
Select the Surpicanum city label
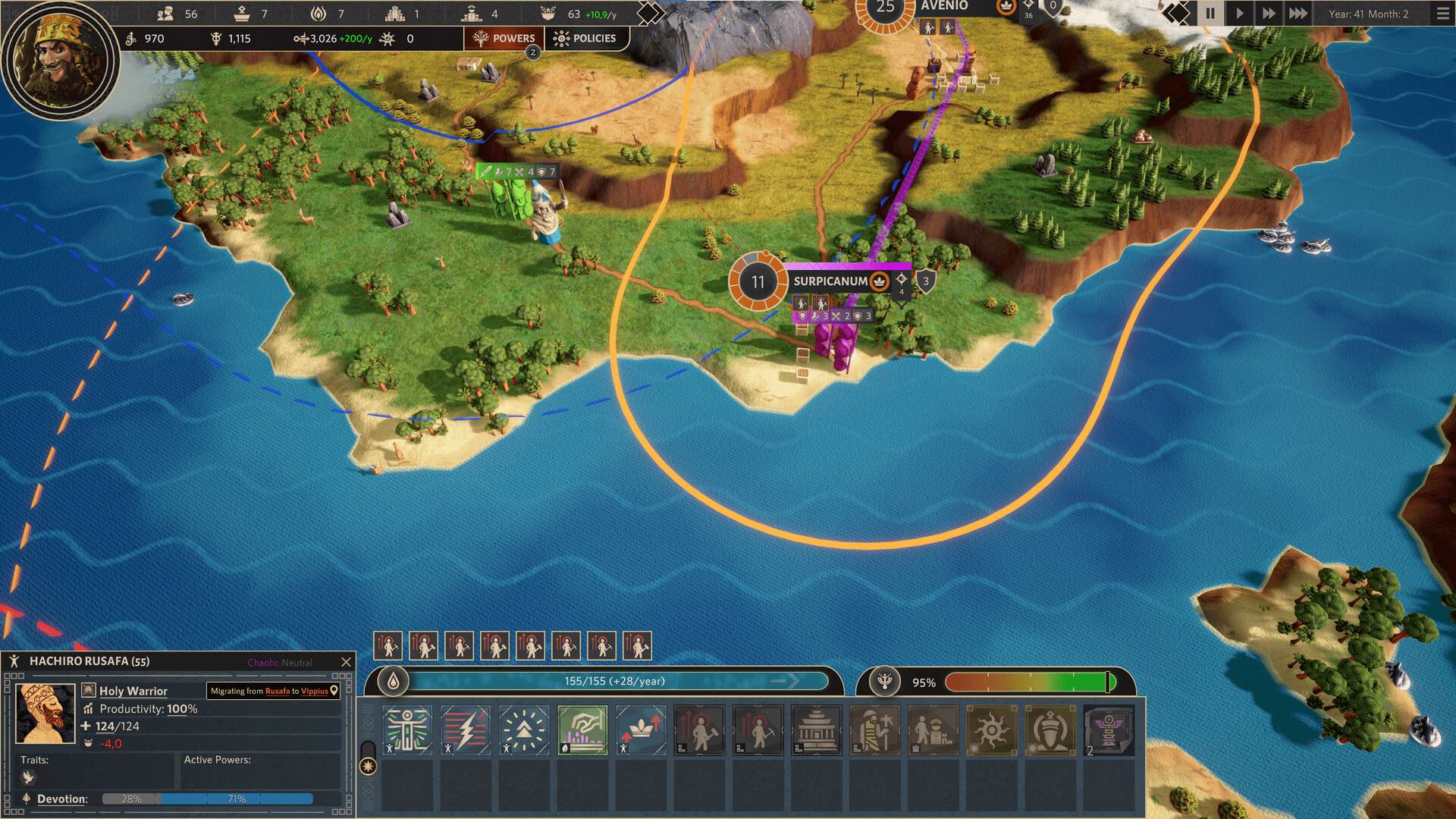[x=830, y=281]
